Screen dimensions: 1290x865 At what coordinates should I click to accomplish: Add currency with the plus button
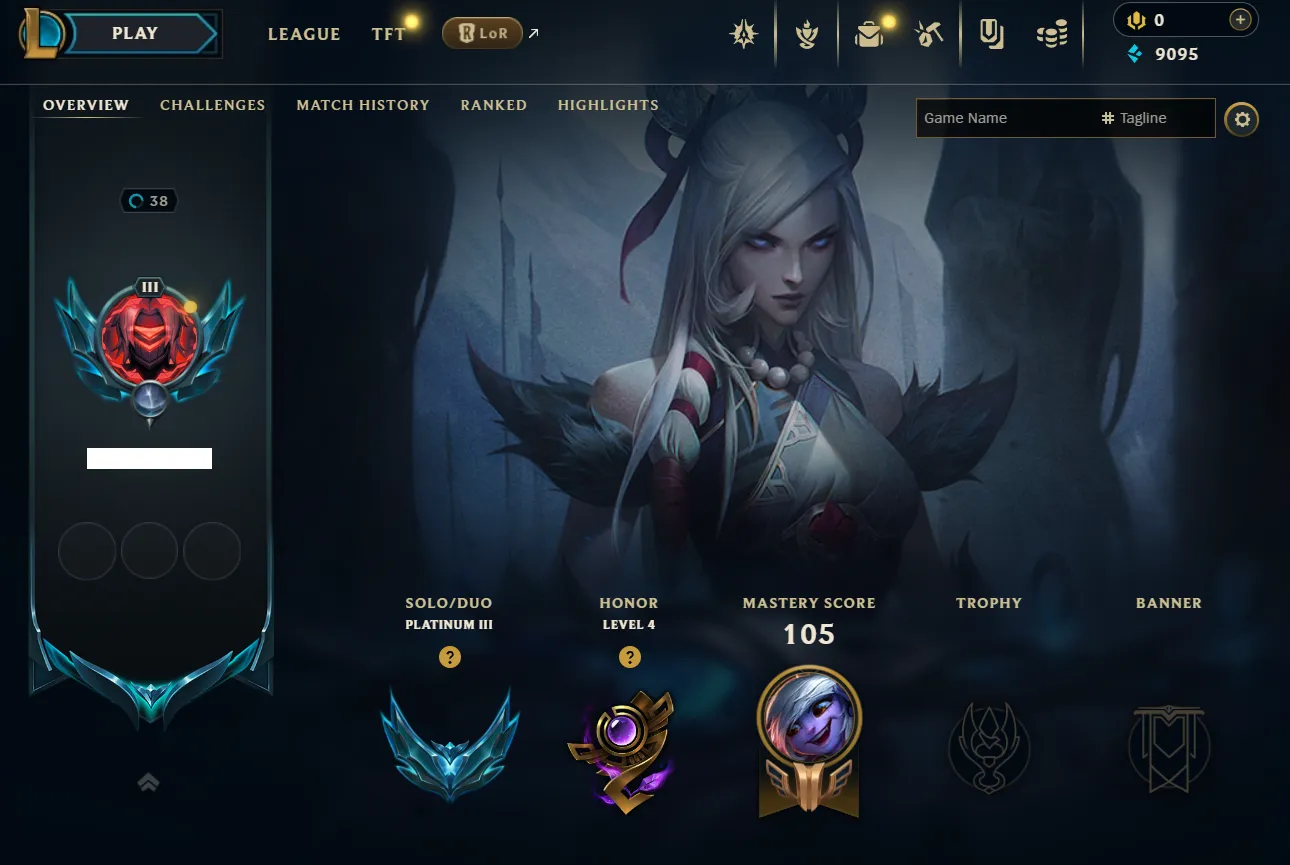(x=1240, y=20)
